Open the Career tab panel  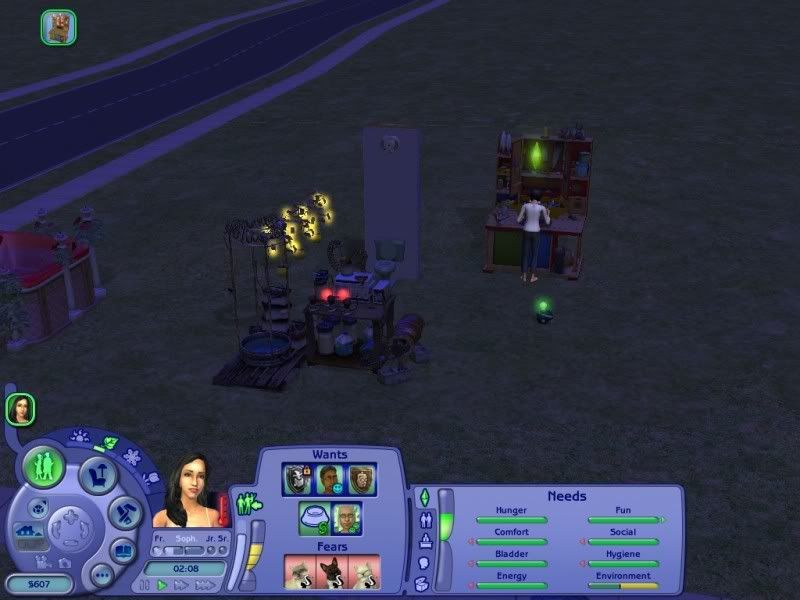click(423, 541)
